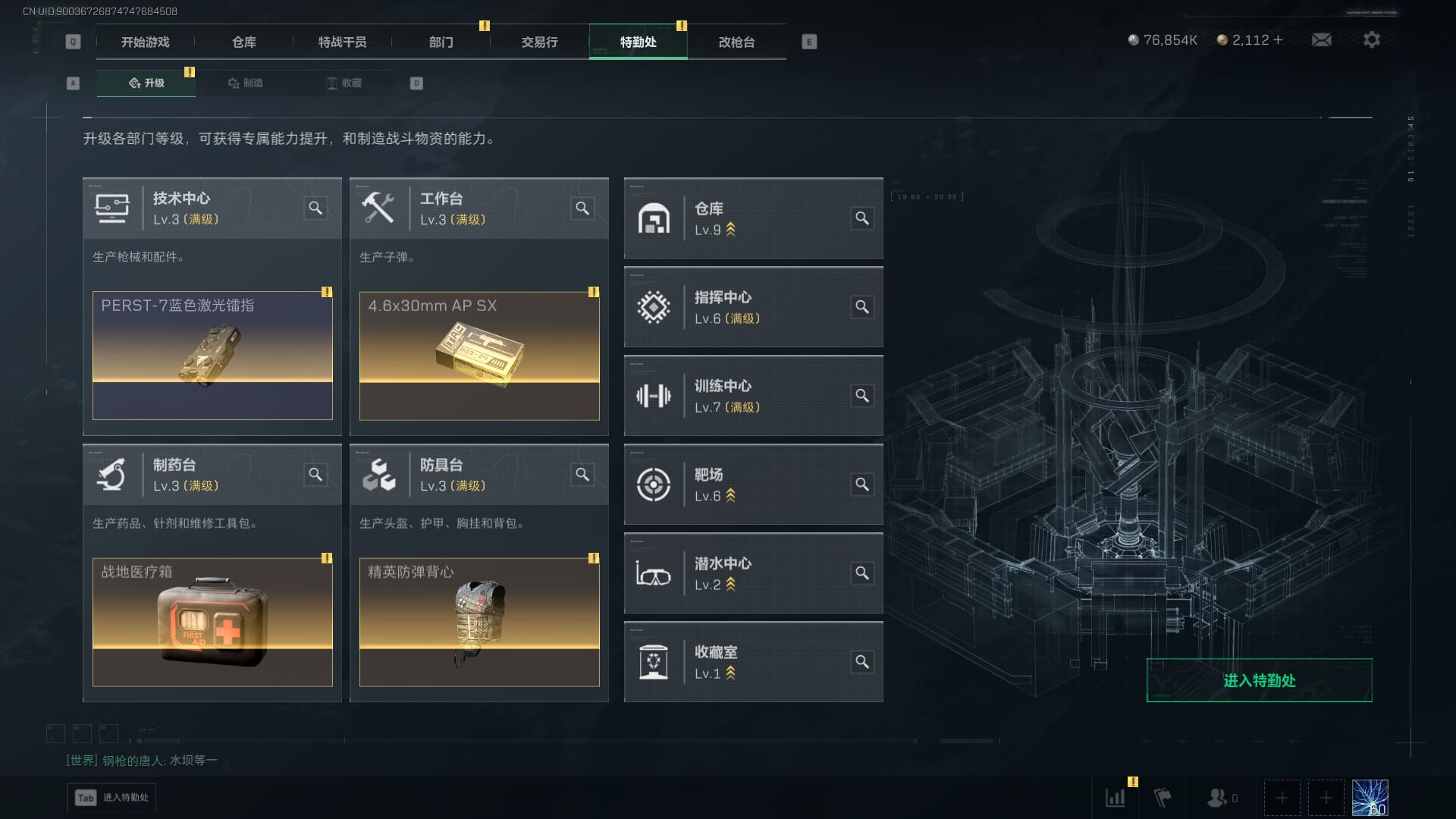Open the 指挥中心 Lv.6 department row
The height and width of the screenshot is (819, 1456).
click(x=753, y=307)
